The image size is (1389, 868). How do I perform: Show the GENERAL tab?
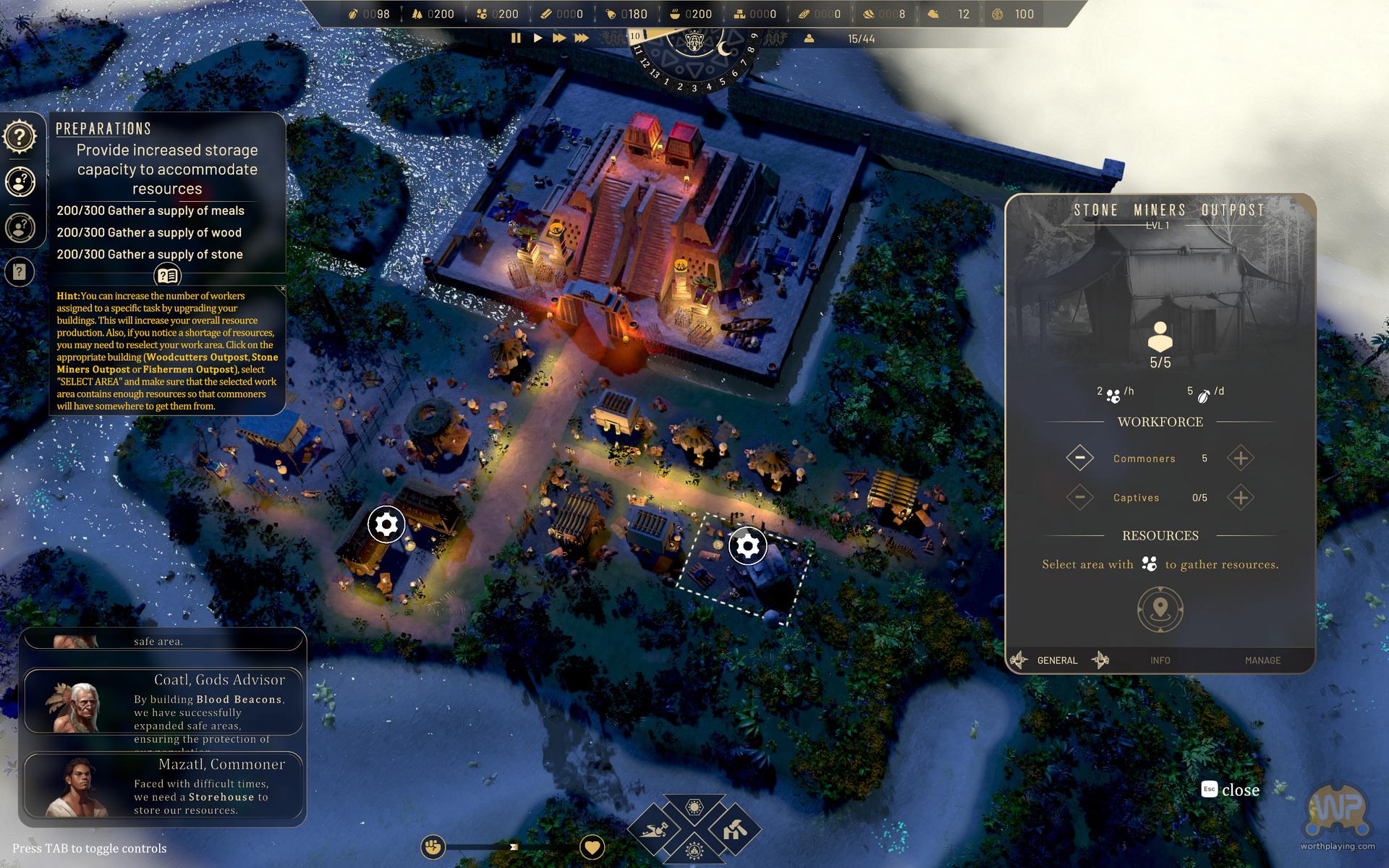point(1057,660)
